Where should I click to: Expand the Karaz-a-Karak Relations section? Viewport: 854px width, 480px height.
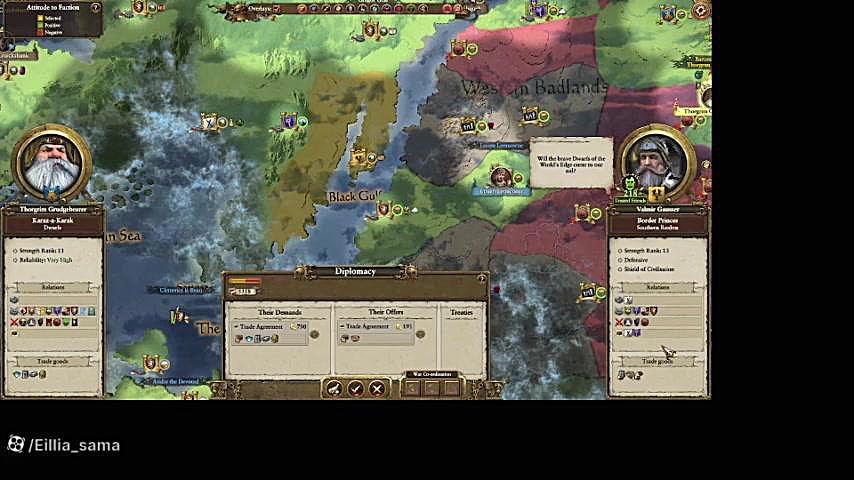[x=53, y=287]
